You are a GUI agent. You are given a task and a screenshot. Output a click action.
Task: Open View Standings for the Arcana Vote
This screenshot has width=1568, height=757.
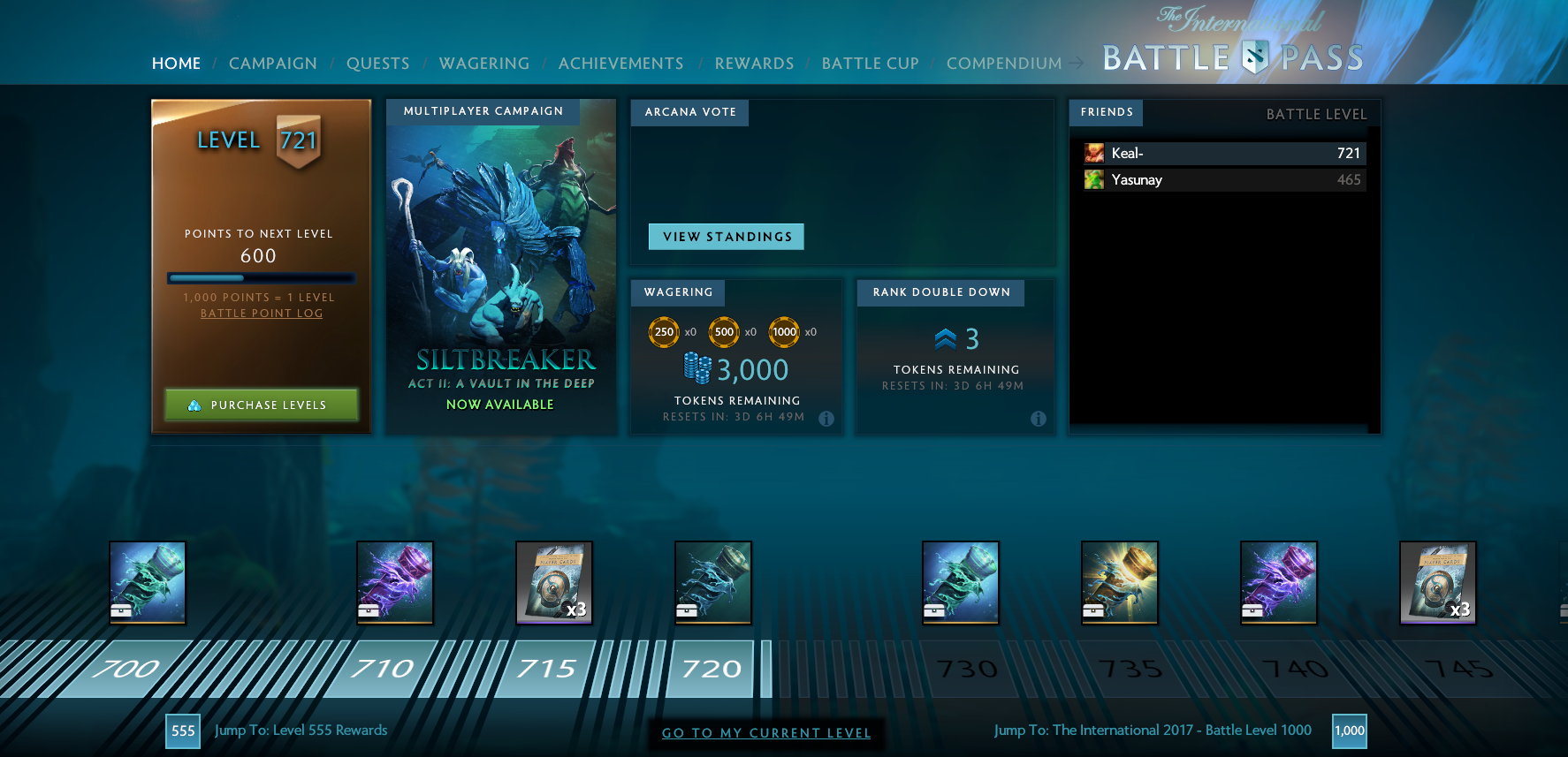(x=726, y=237)
